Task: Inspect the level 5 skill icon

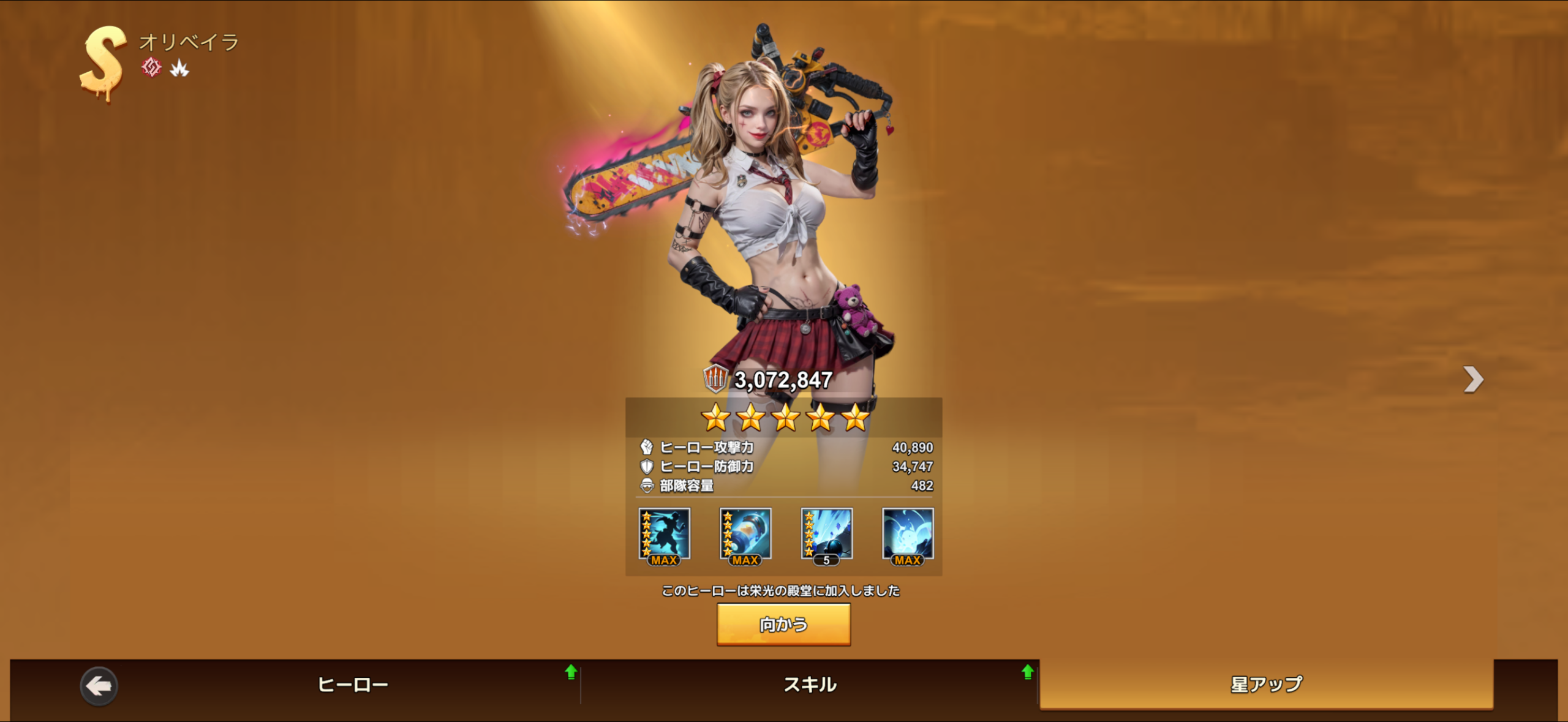Action: (x=826, y=535)
